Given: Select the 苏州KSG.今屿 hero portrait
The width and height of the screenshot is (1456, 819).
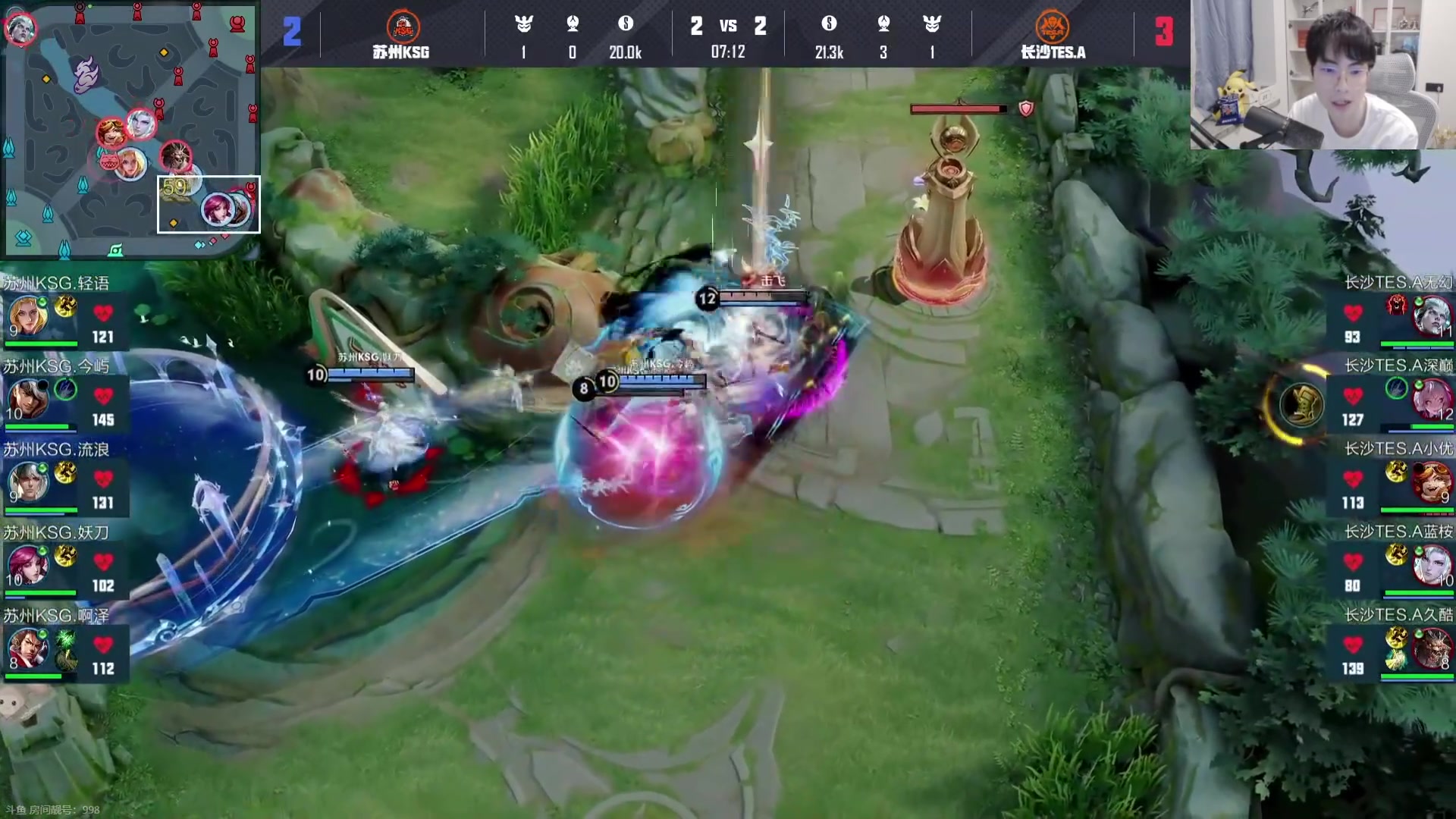Looking at the screenshot, I should [x=27, y=398].
